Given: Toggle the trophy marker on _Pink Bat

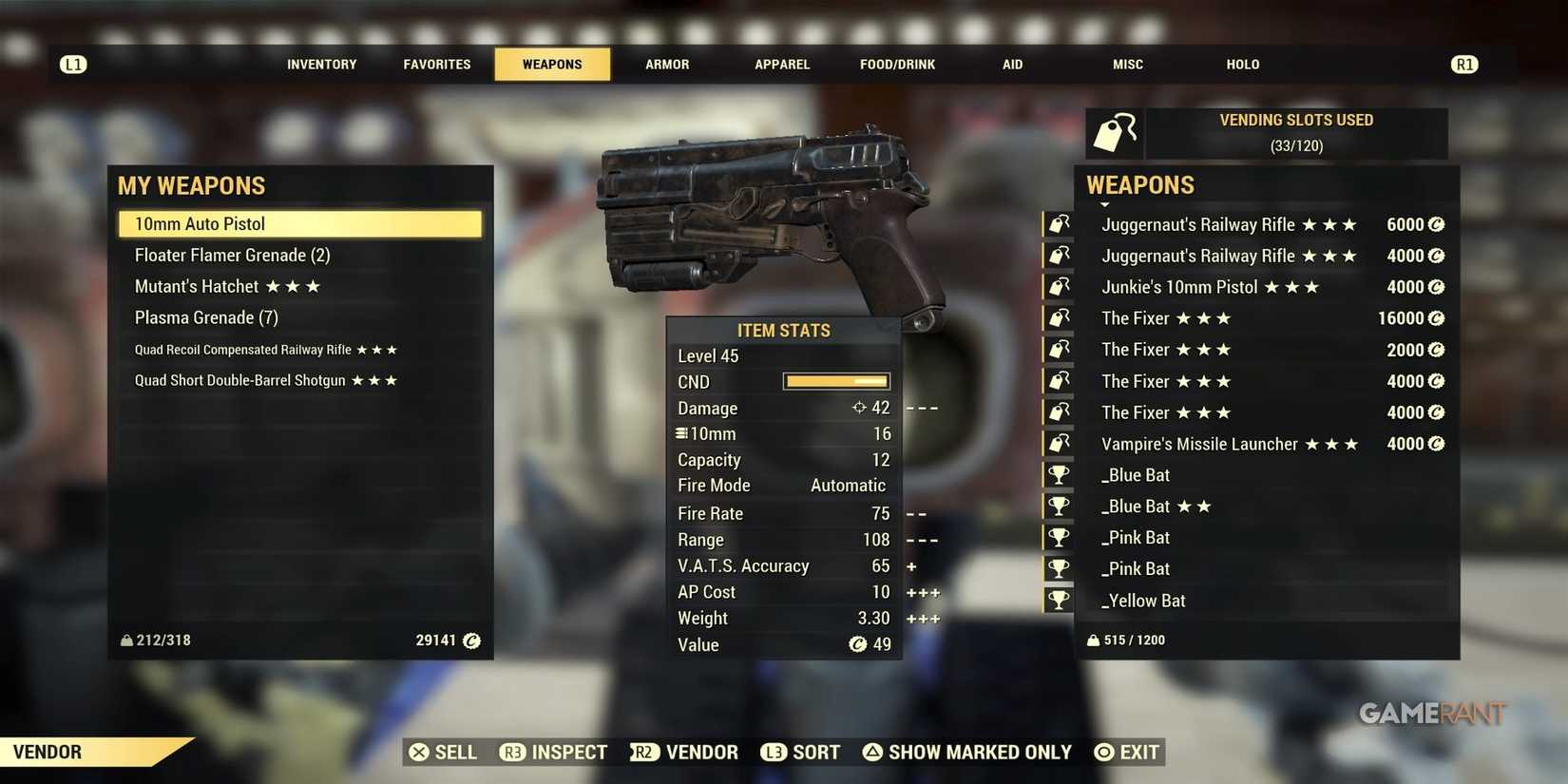Looking at the screenshot, I should [1058, 537].
